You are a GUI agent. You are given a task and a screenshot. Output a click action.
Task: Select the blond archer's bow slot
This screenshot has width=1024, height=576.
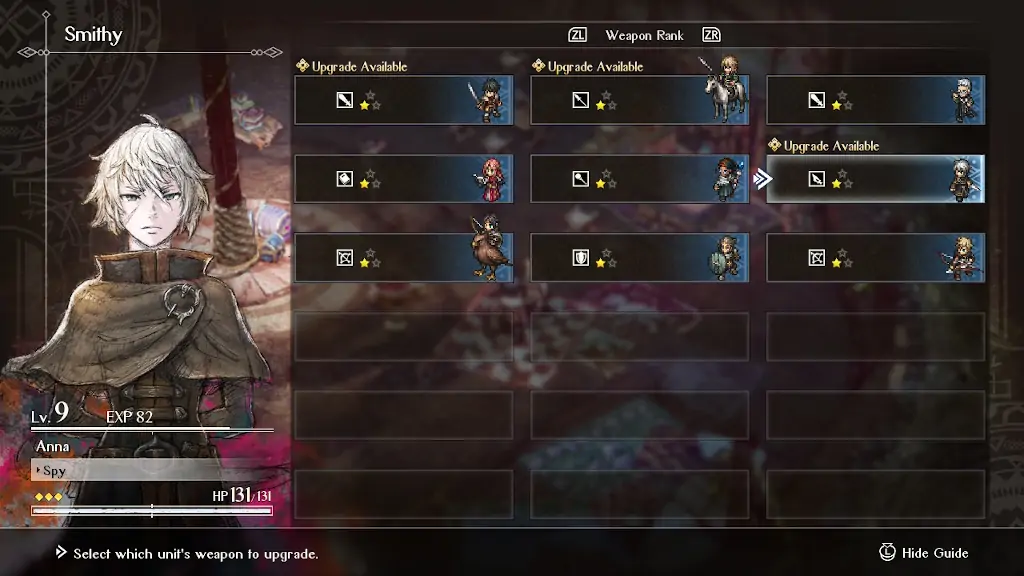coord(875,258)
